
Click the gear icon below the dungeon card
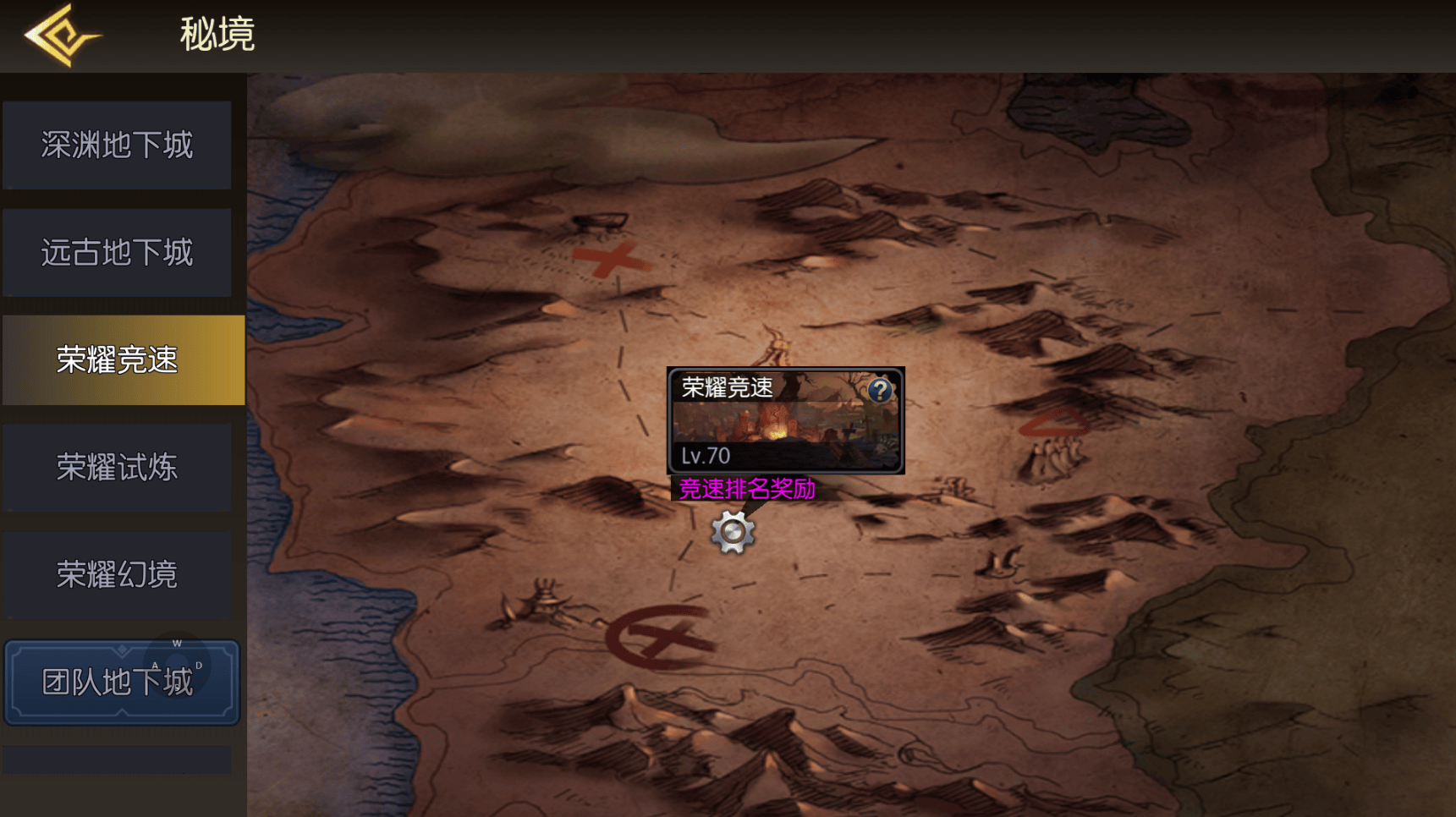point(733,532)
